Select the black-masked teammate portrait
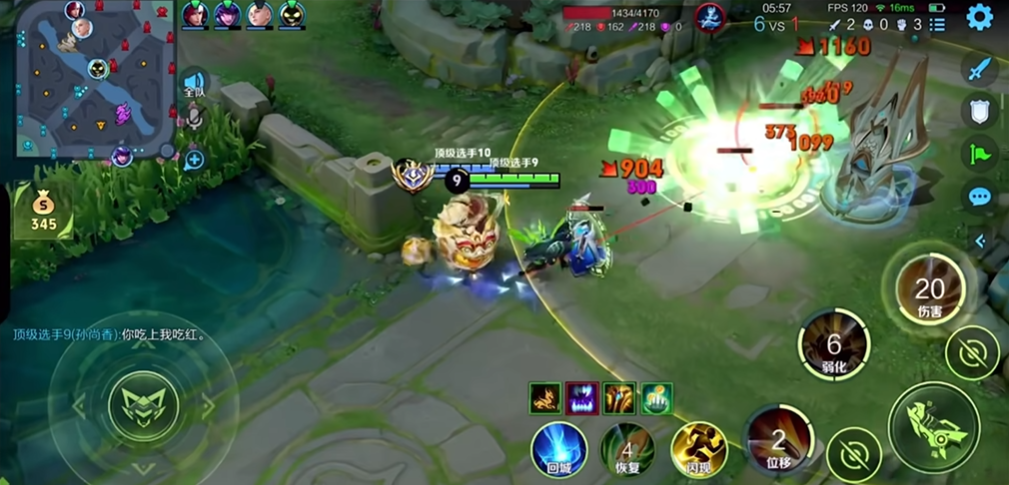The height and width of the screenshot is (485, 1009). point(292,15)
